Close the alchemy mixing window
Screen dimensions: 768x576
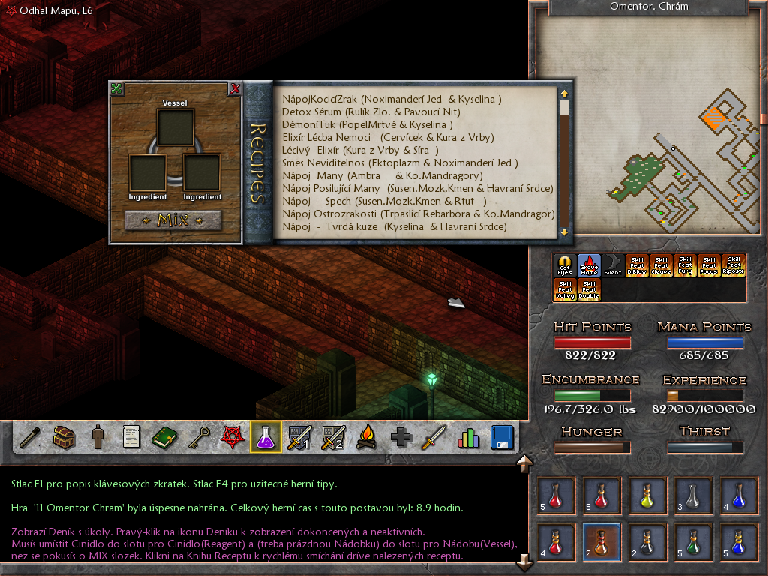pyautogui.click(x=235, y=88)
